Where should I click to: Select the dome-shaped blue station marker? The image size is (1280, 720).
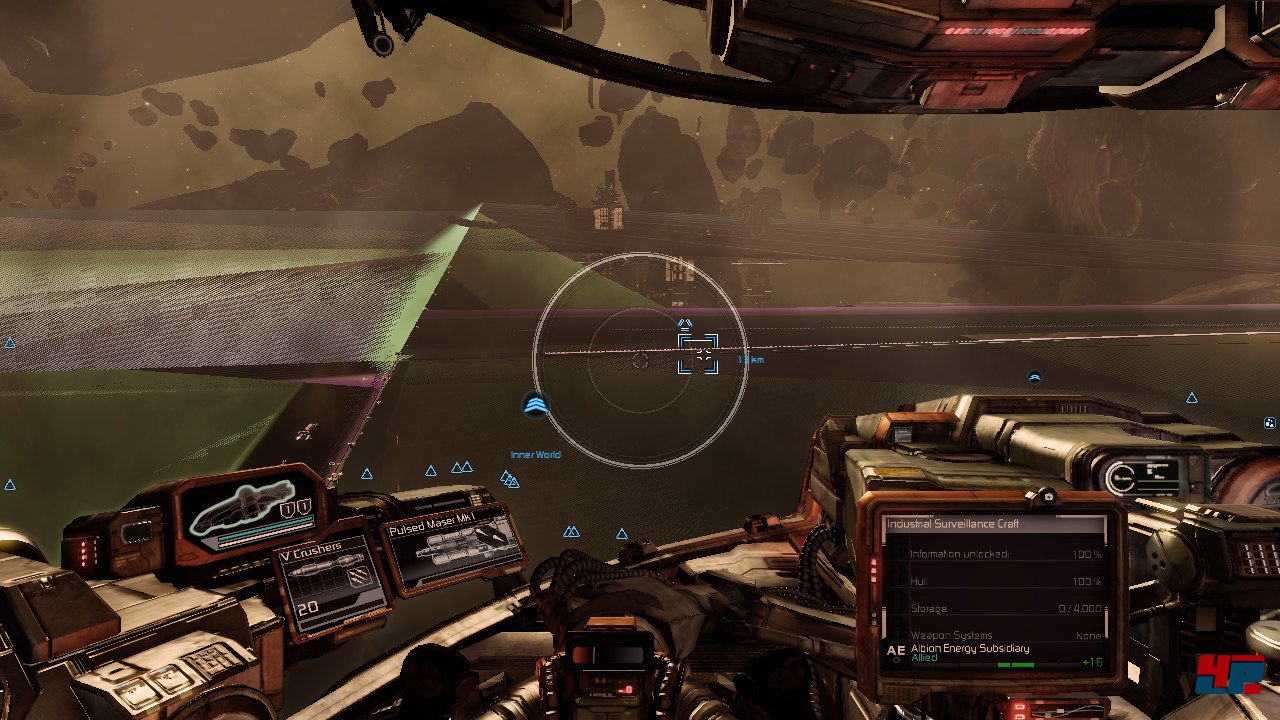pos(1035,377)
